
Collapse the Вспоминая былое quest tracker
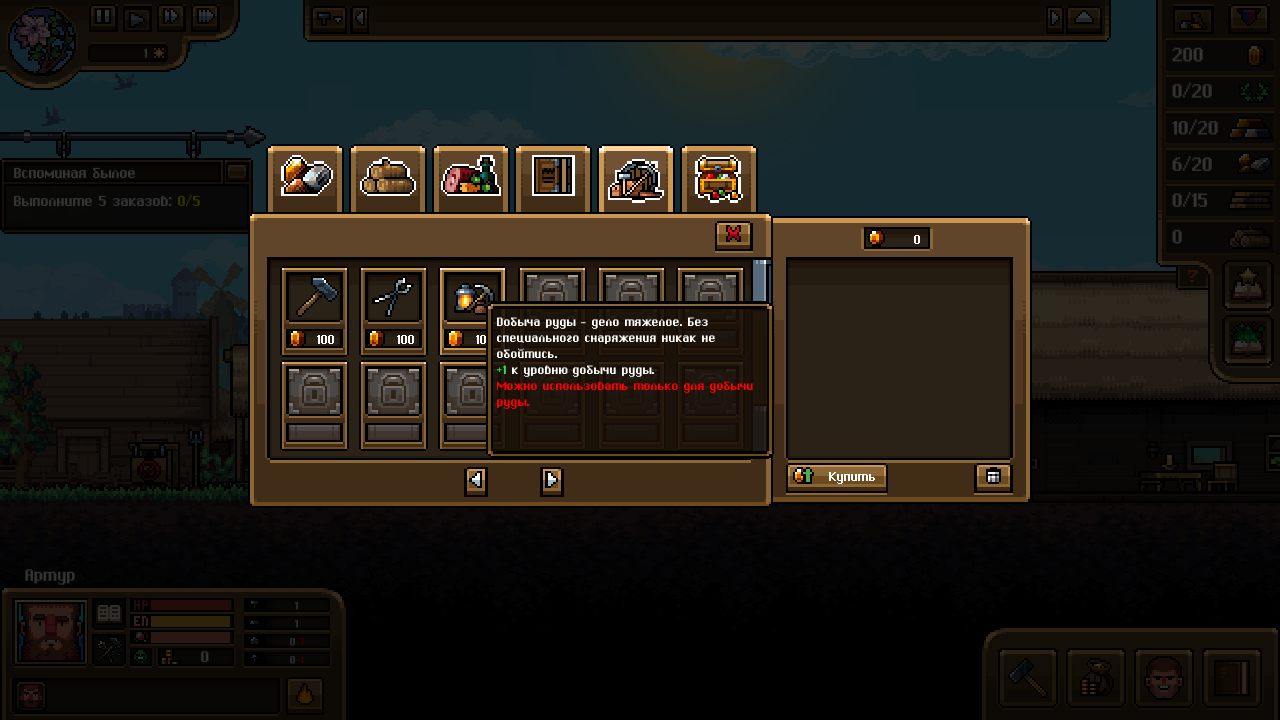237,172
